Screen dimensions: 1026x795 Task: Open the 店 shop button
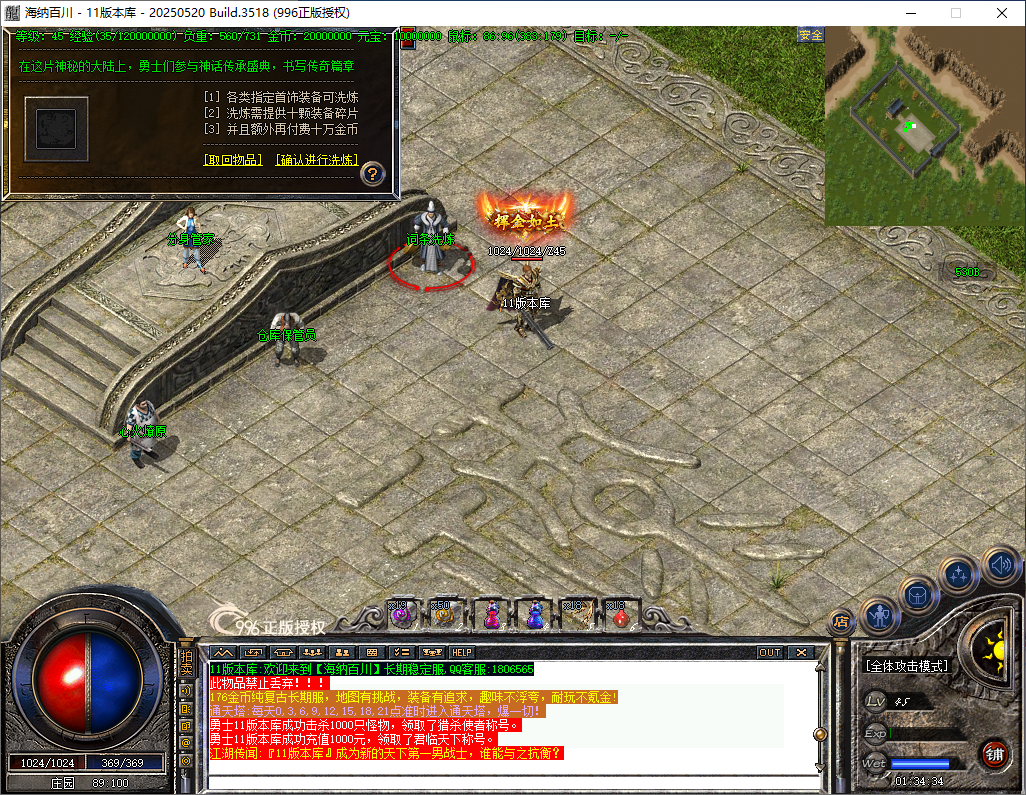pos(841,621)
